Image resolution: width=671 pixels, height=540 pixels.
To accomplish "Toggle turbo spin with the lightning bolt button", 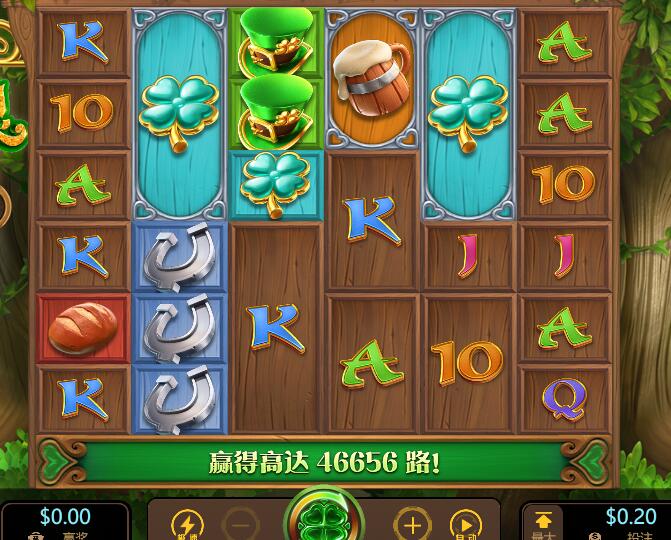I will click(x=187, y=524).
